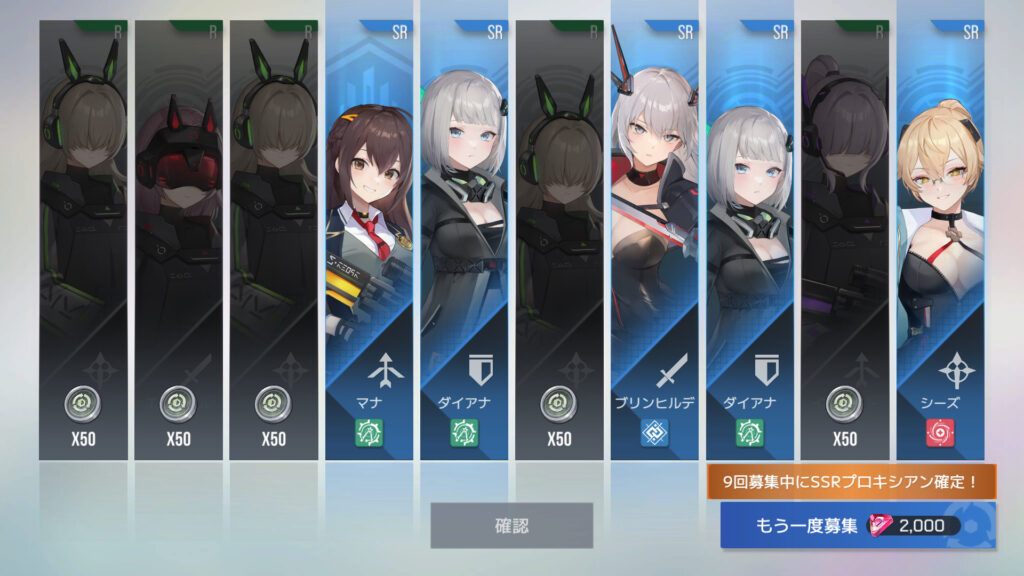Pick the シーズ SR character card

point(939,240)
